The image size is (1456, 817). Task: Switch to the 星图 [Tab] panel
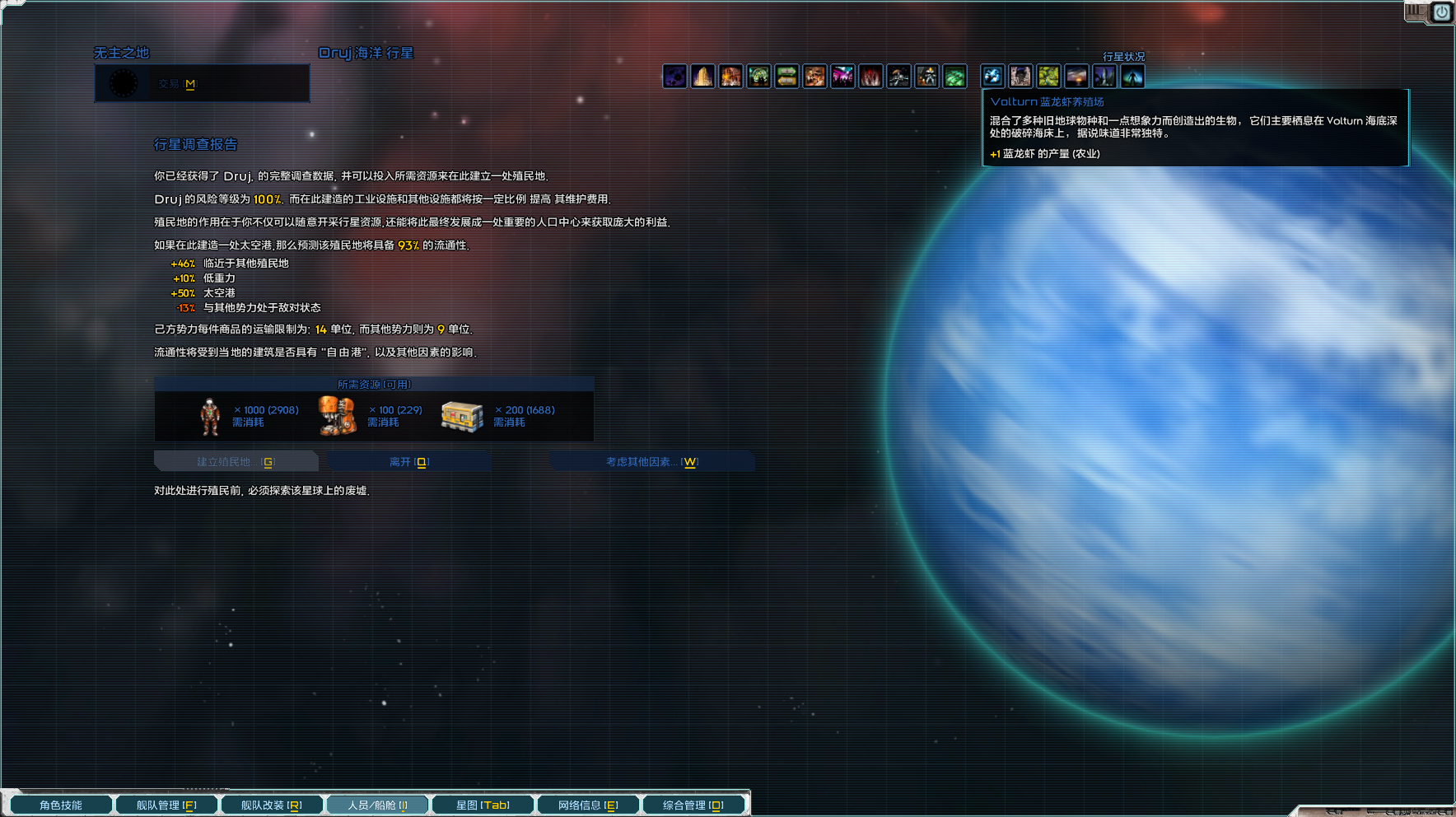483,804
